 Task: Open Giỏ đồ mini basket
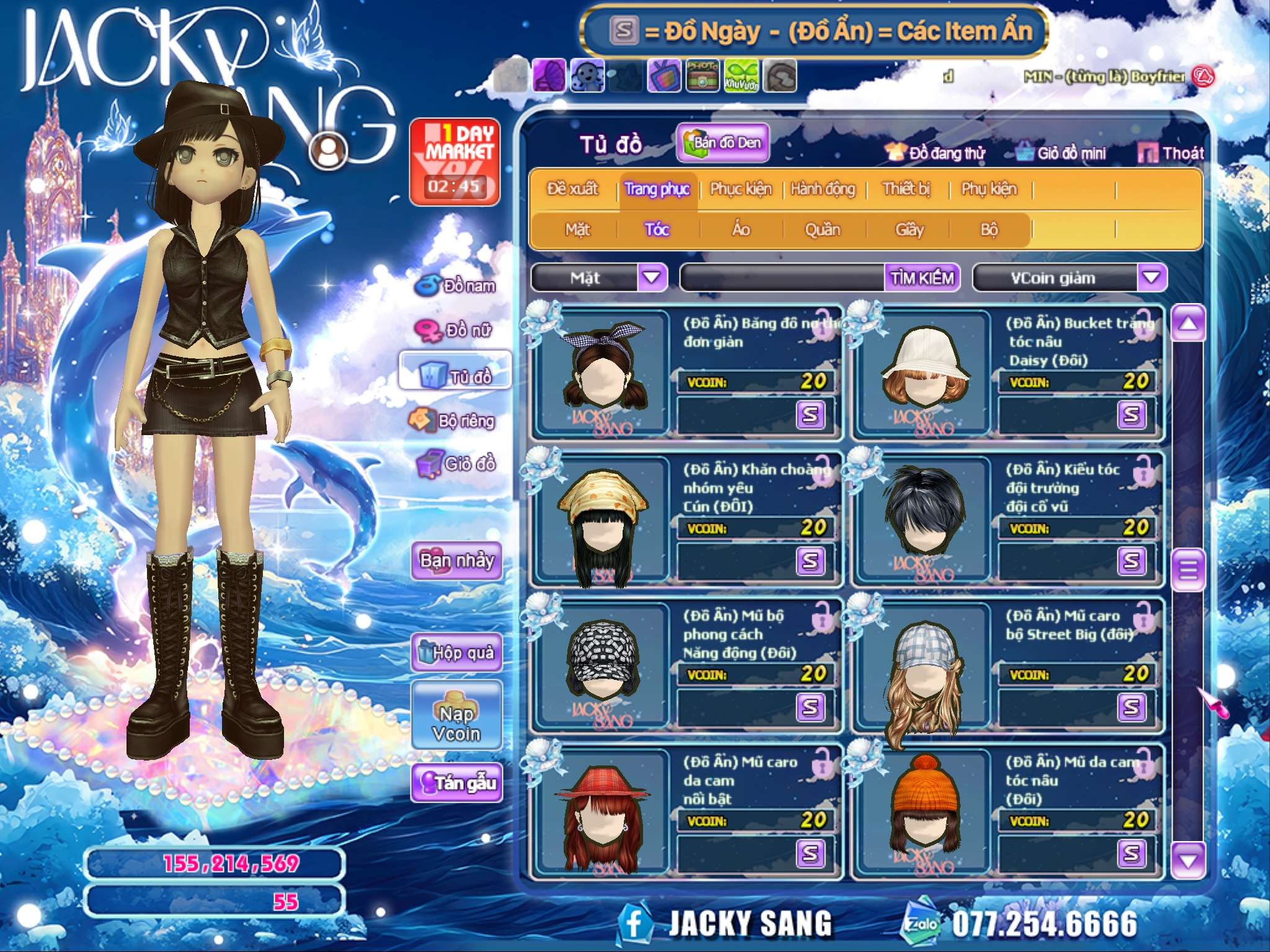point(1062,153)
